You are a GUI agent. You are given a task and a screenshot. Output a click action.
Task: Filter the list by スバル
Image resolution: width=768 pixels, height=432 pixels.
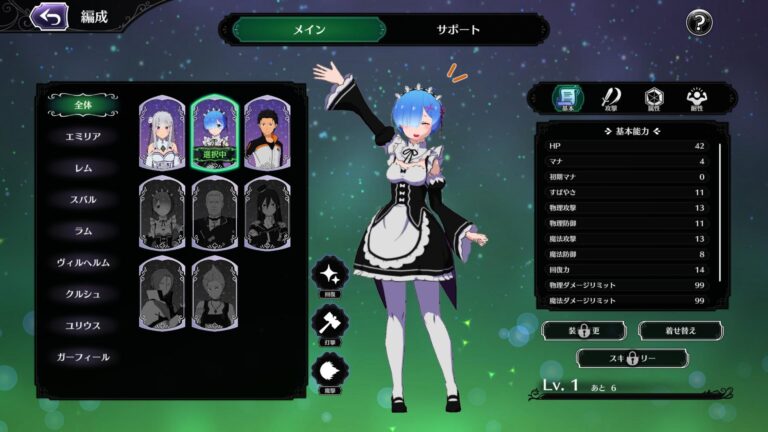[84, 200]
